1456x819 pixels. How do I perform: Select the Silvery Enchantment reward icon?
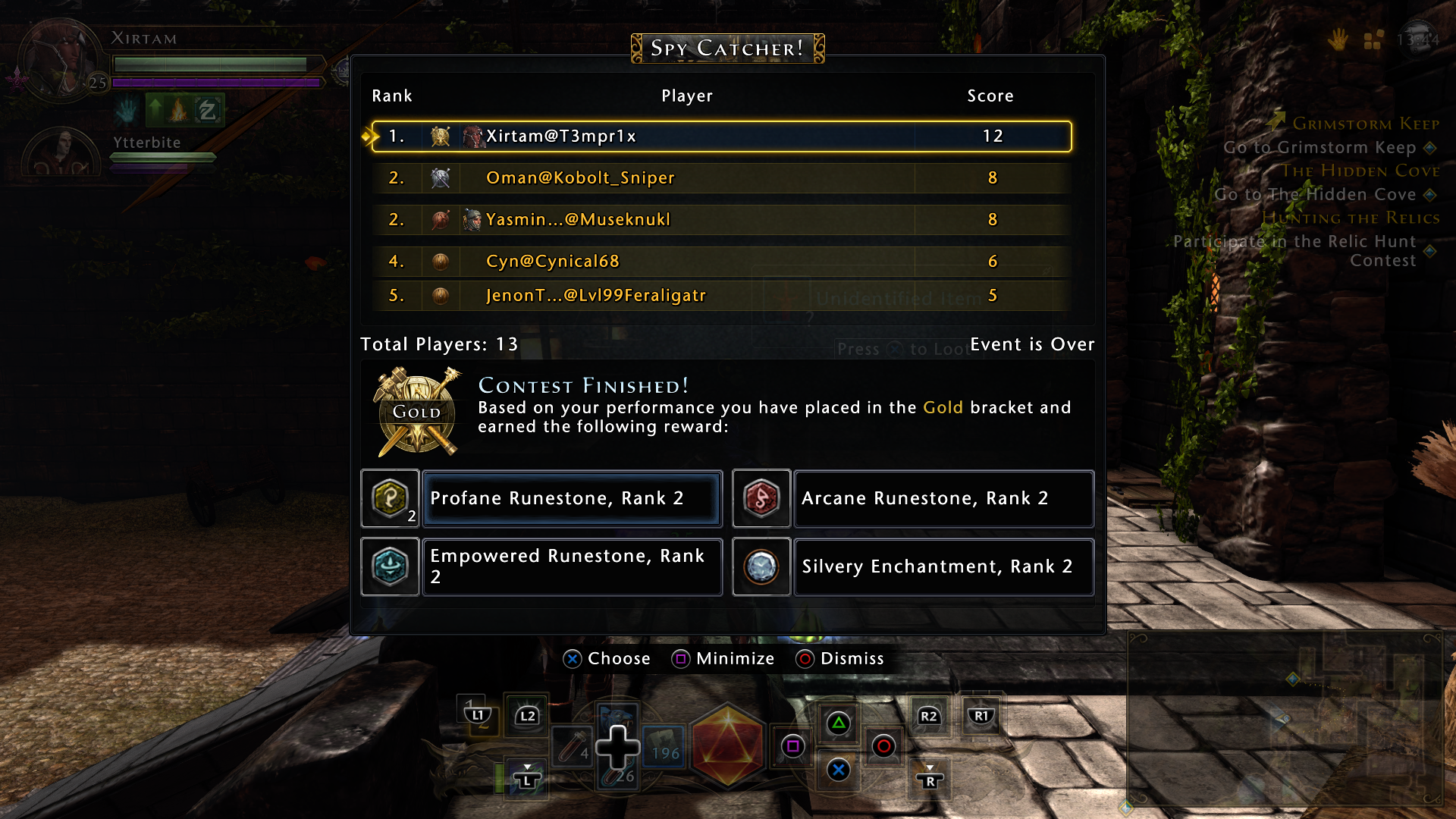coord(761,566)
